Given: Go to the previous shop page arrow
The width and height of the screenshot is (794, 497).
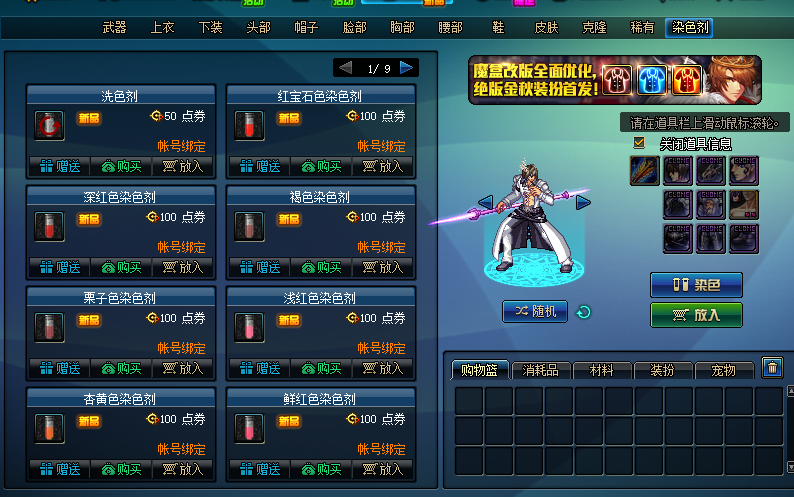Looking at the screenshot, I should tap(345, 68).
